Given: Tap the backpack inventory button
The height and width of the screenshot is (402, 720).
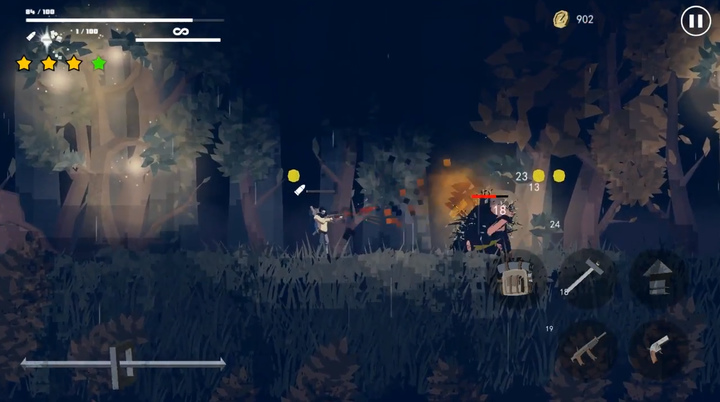Looking at the screenshot, I should click(x=515, y=279).
